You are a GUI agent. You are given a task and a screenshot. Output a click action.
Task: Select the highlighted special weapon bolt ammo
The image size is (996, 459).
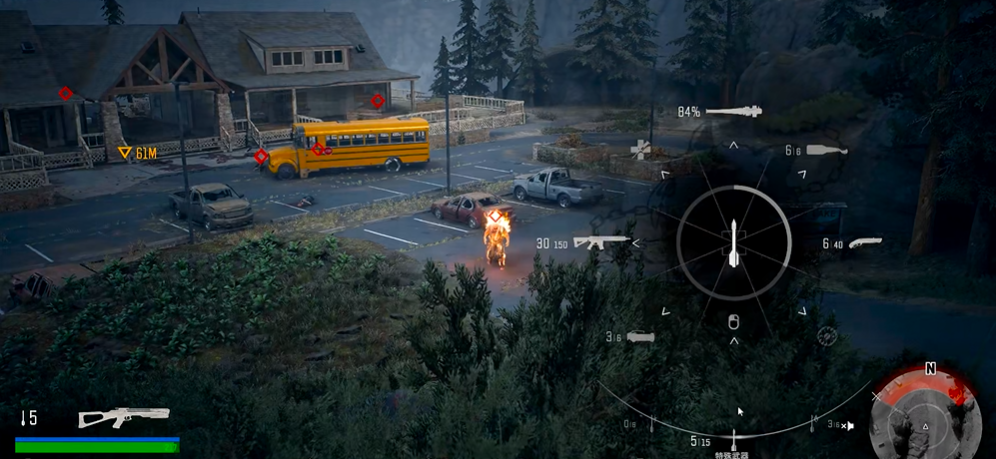click(734, 437)
